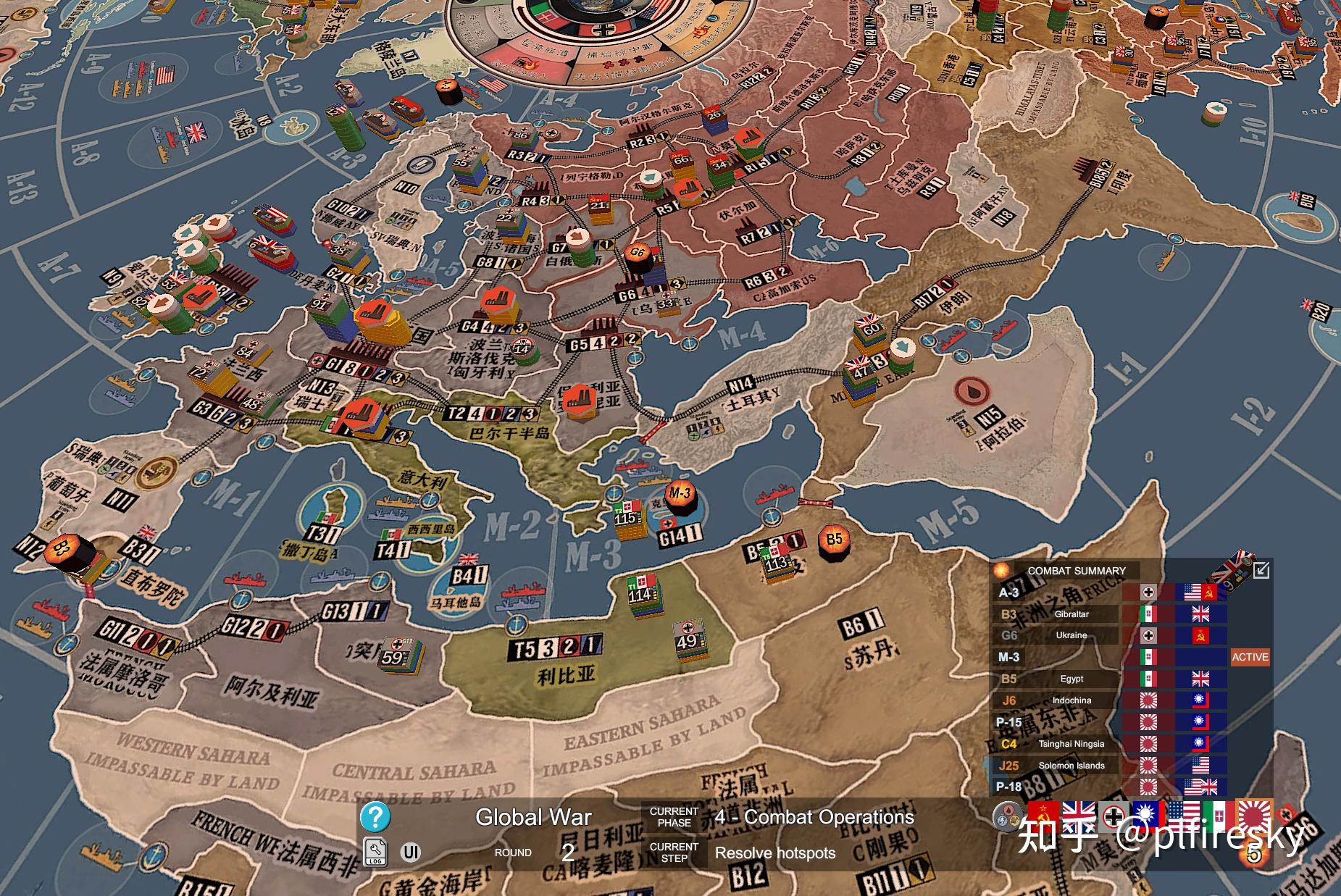Click the ACTIVE button for M-3
The height and width of the screenshot is (896, 1341).
coord(1250,657)
